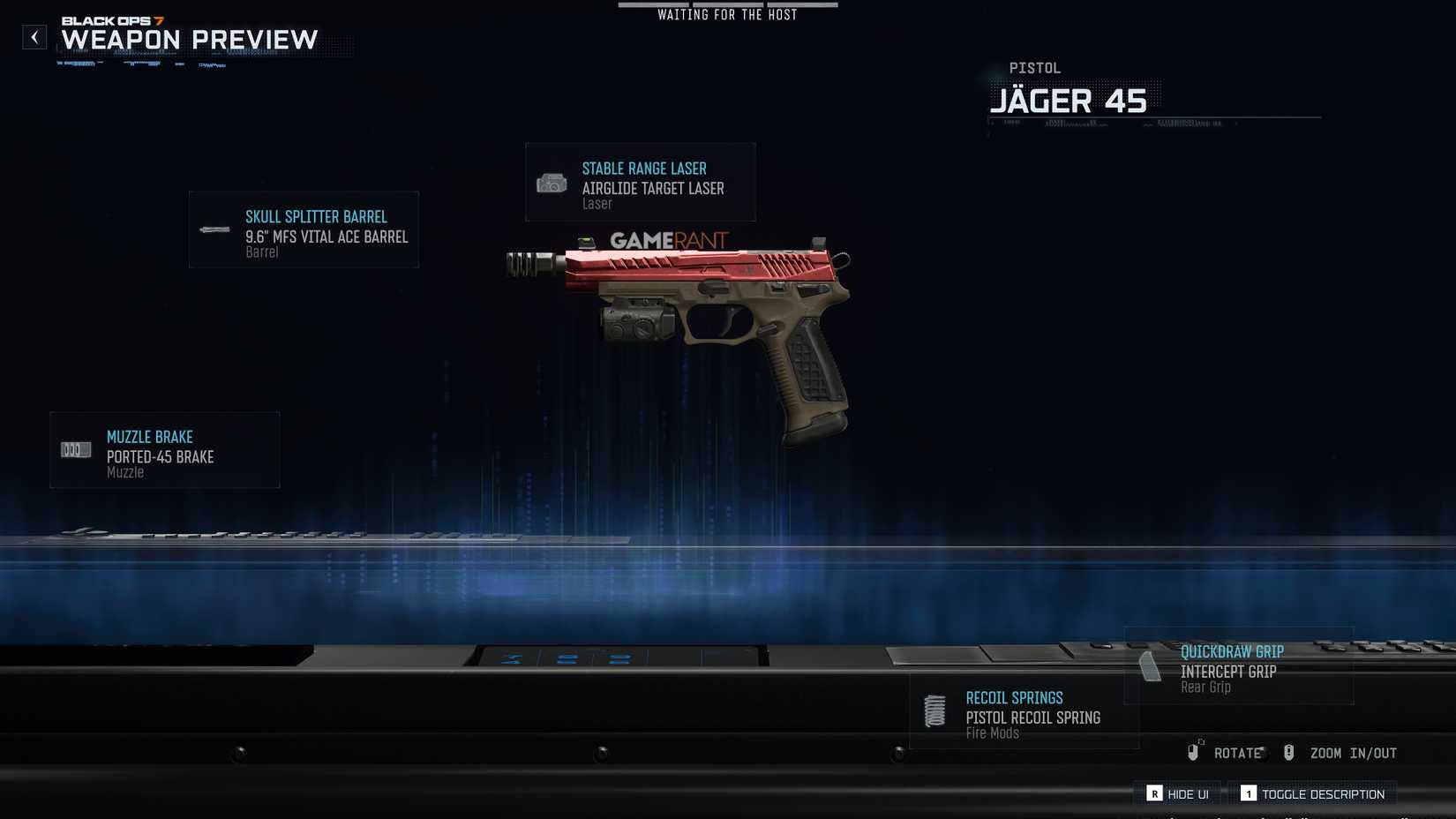This screenshot has height=819, width=1456.
Task: Click the Pistol Recoil Spring coil icon
Action: pyautogui.click(x=934, y=710)
